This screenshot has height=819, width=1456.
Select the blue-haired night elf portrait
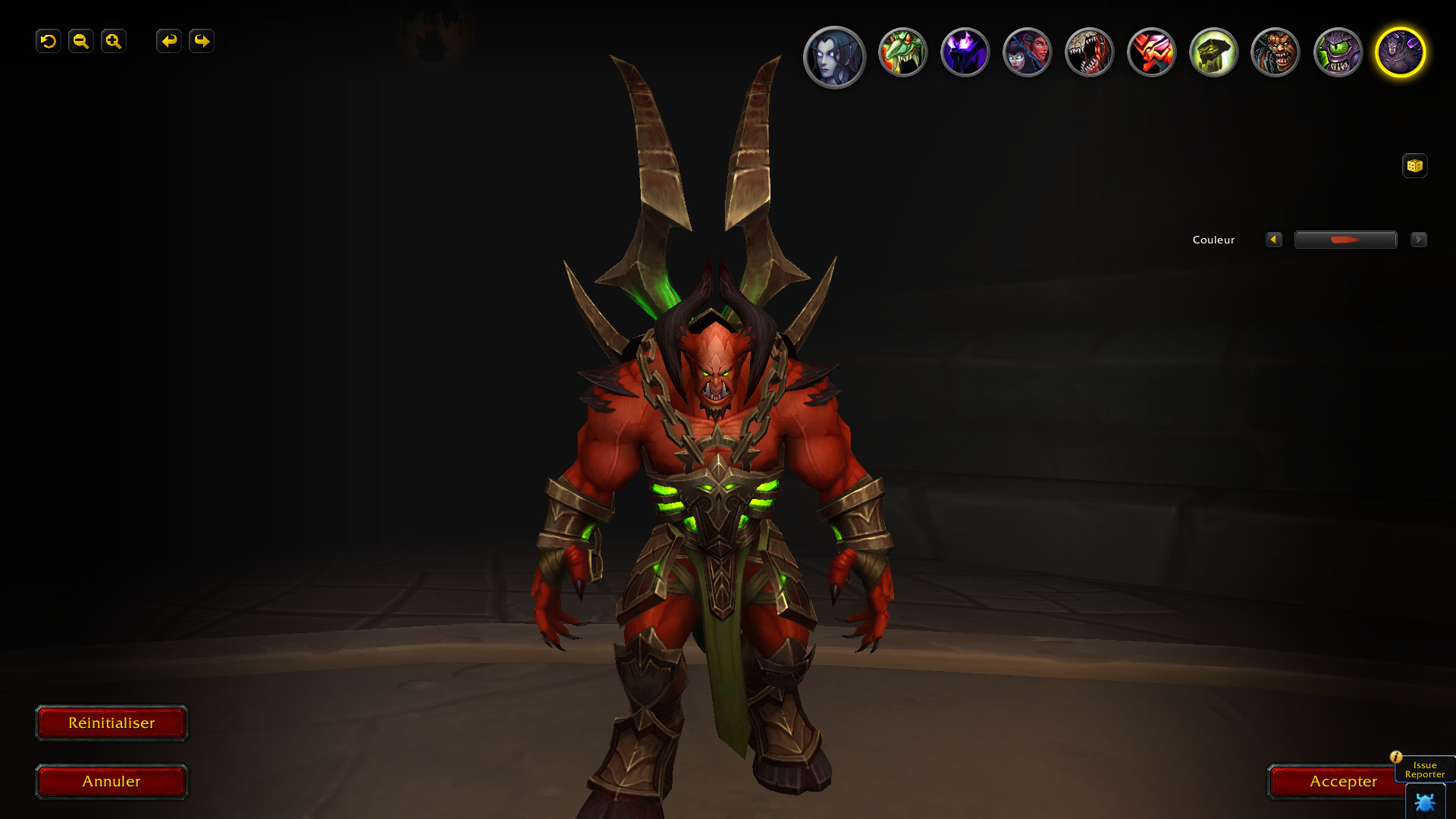point(834,56)
